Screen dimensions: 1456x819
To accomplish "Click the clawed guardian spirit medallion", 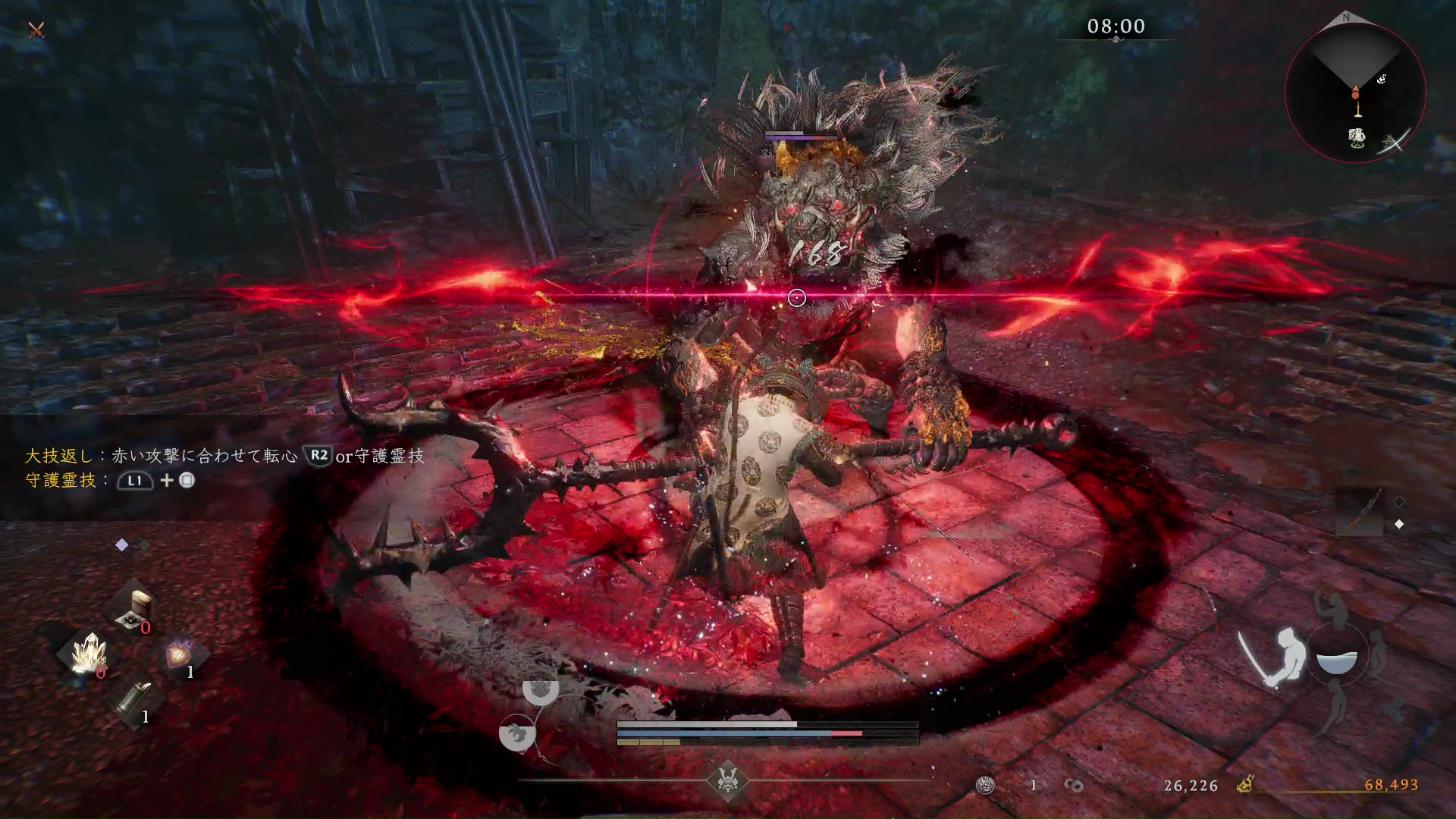I will [517, 733].
